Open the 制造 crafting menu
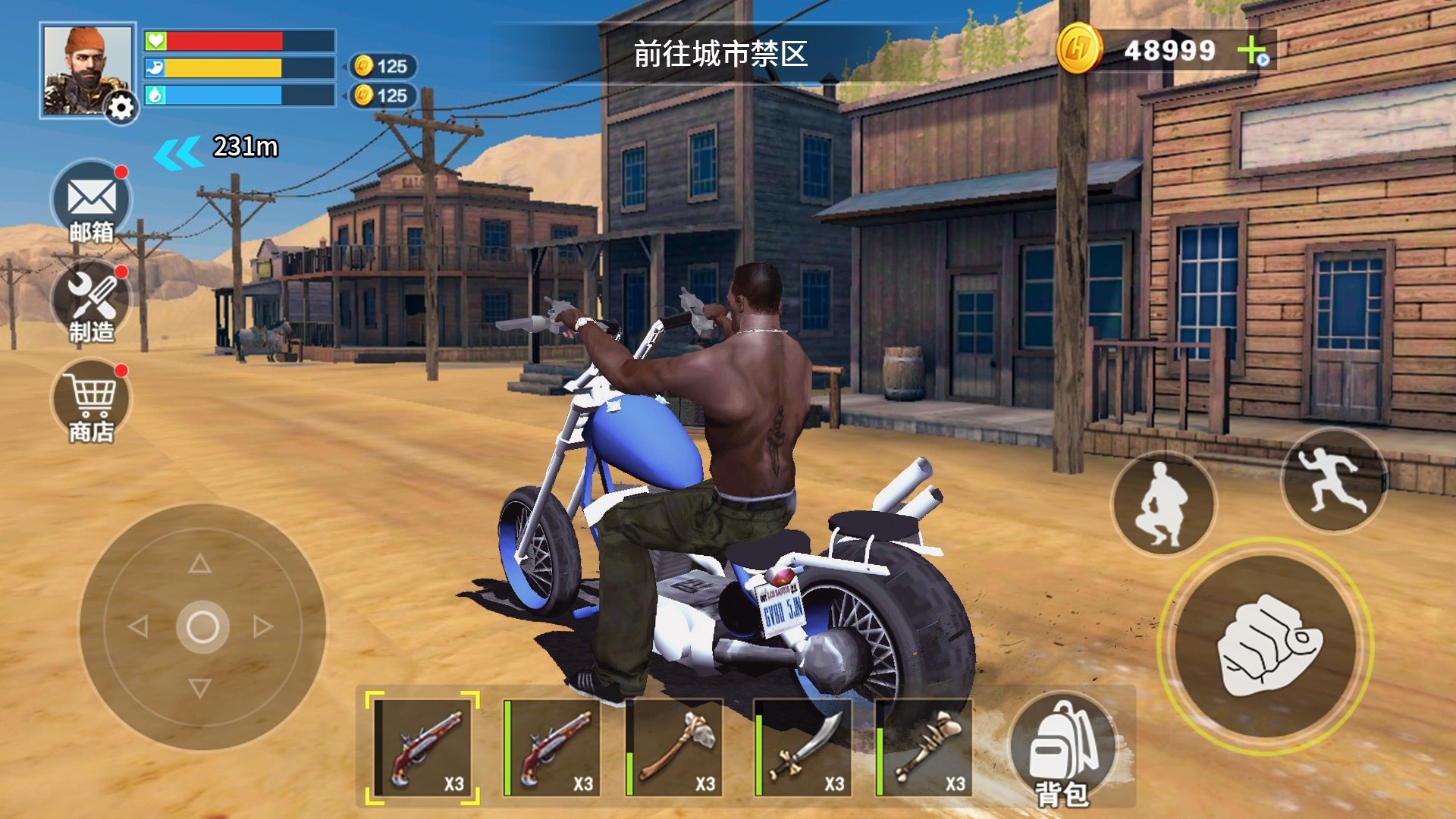Viewport: 1456px width, 819px height. pyautogui.click(x=92, y=301)
